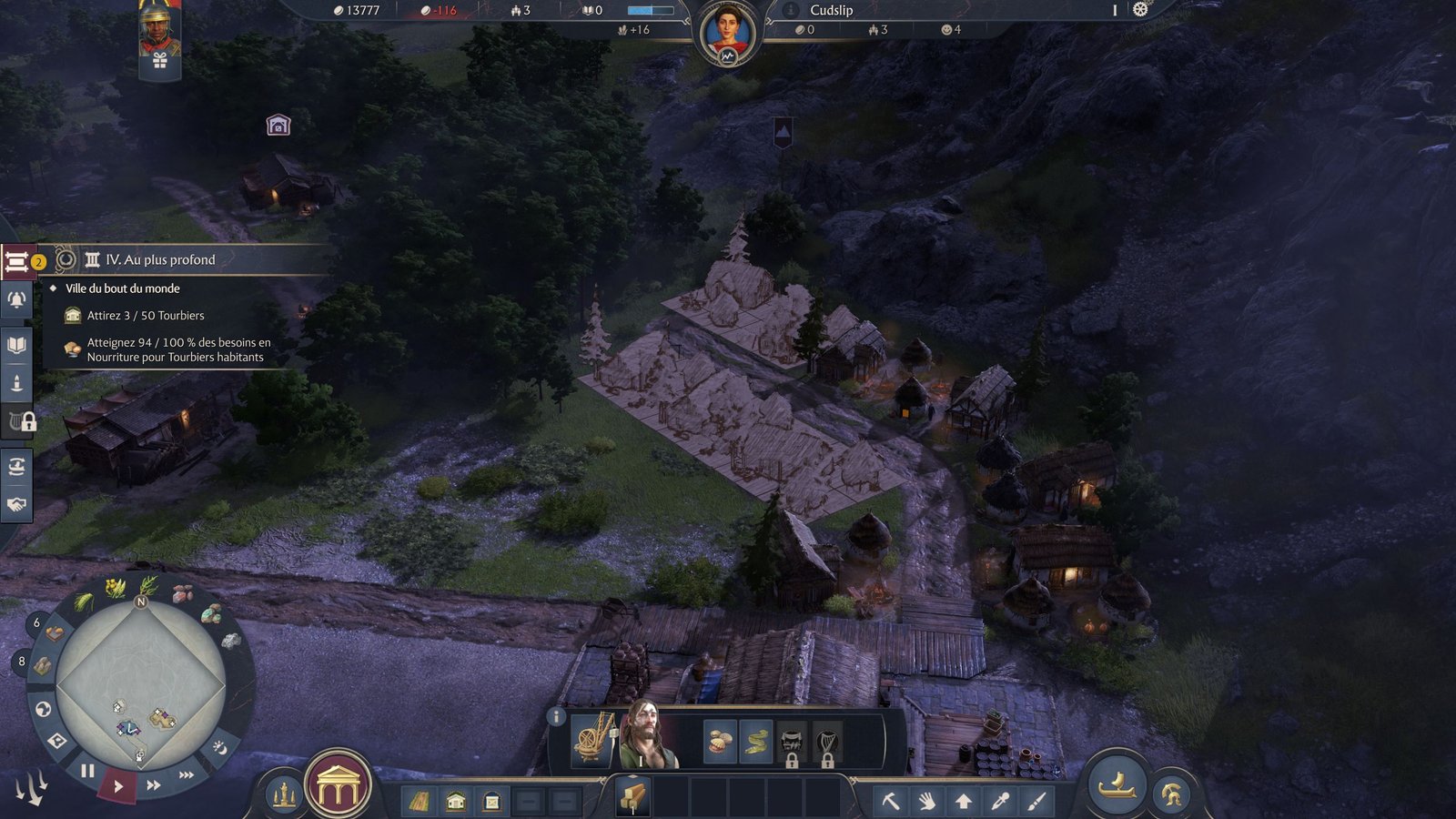Open the notifications bell panel

(16, 299)
